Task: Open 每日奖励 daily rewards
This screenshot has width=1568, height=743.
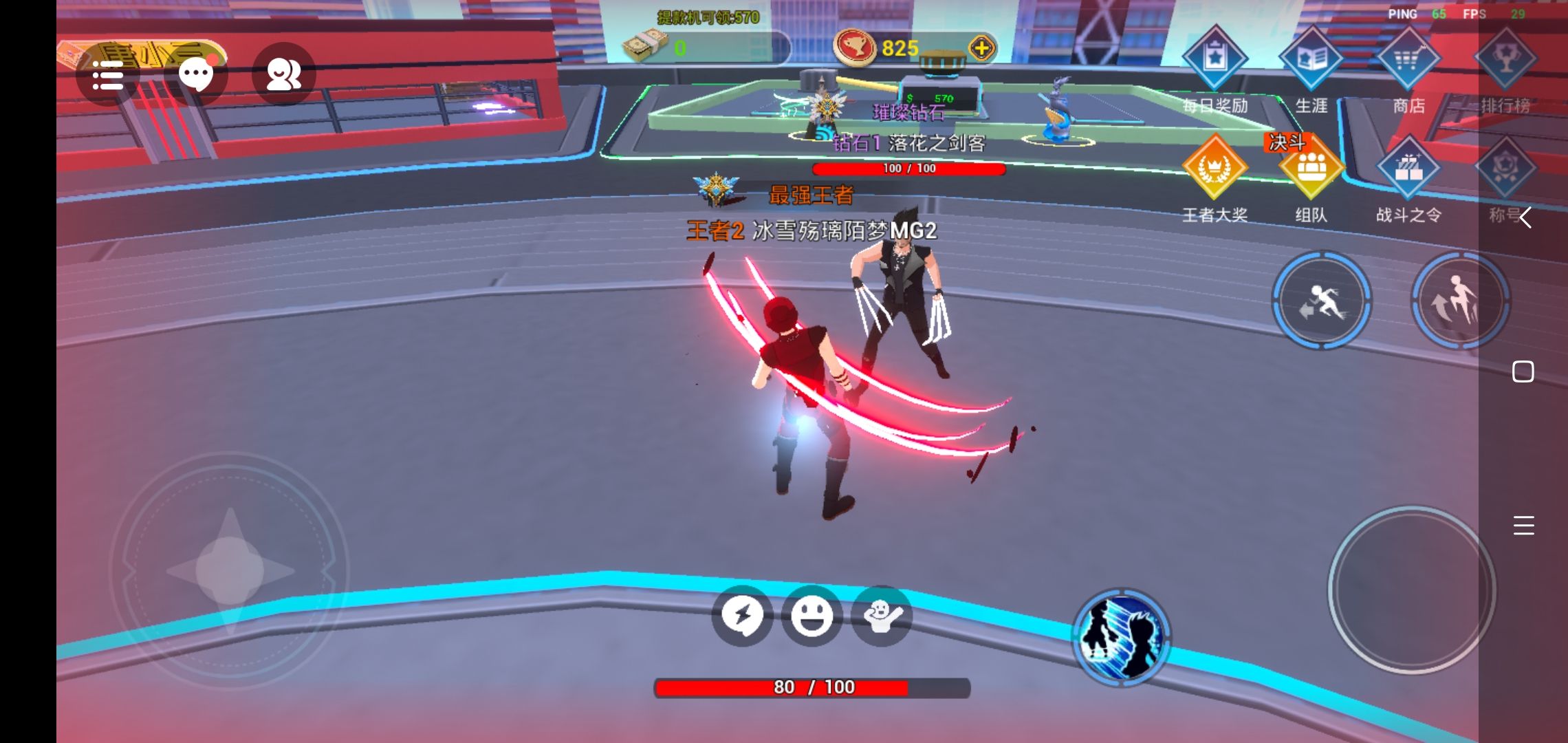Action: coord(1215,60)
